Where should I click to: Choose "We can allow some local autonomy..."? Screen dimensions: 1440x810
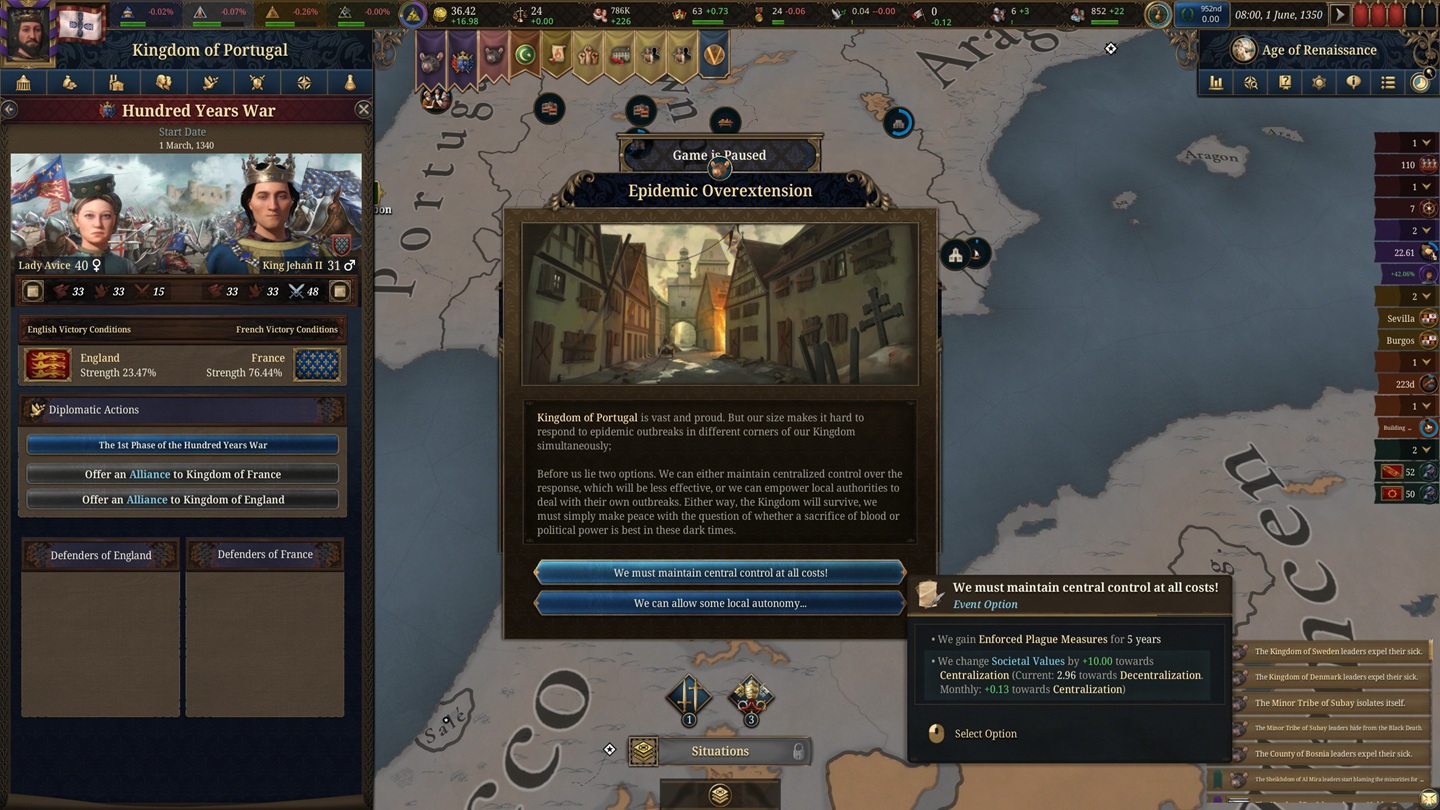point(720,603)
